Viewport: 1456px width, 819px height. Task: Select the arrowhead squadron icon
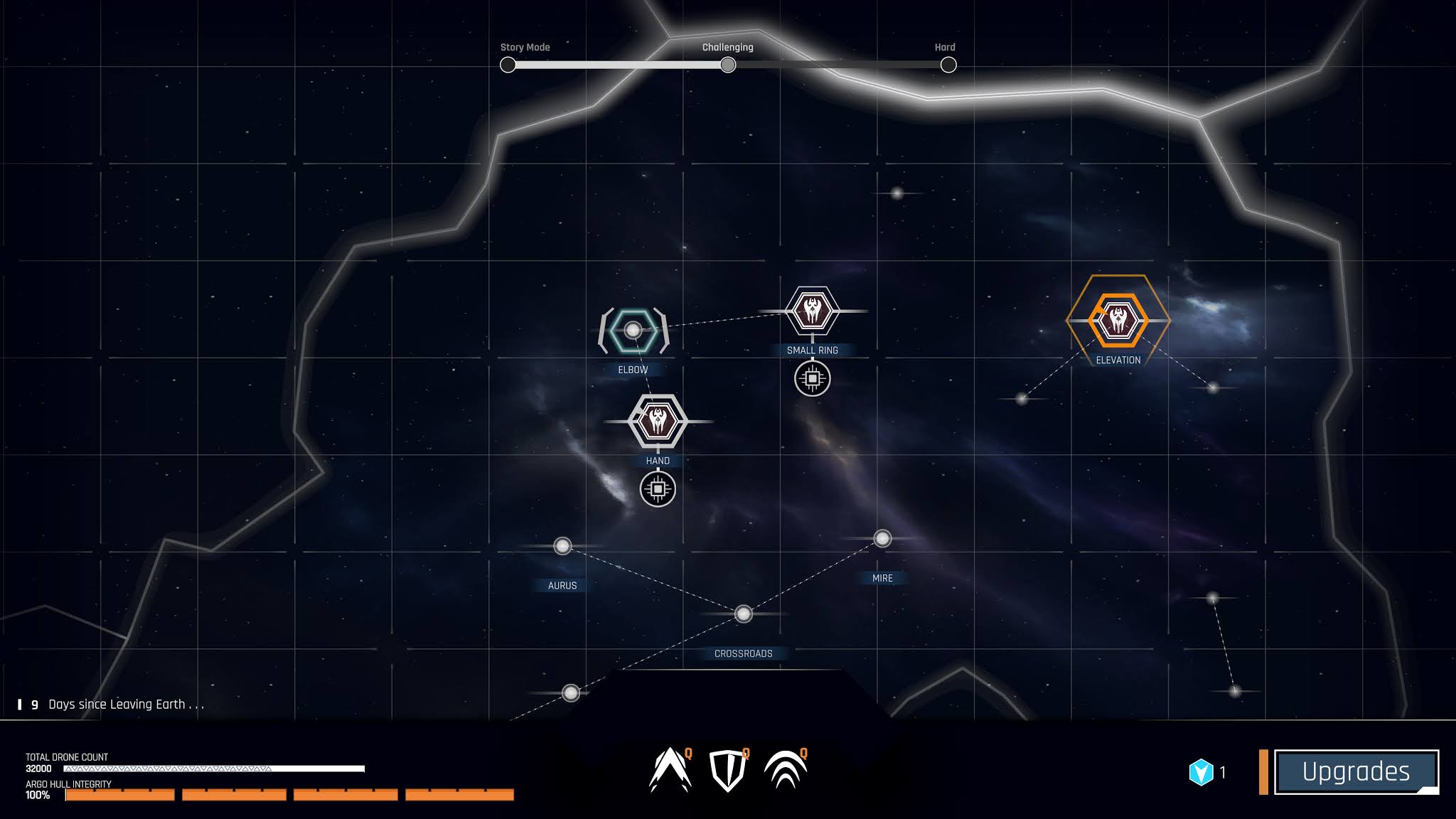click(x=669, y=770)
